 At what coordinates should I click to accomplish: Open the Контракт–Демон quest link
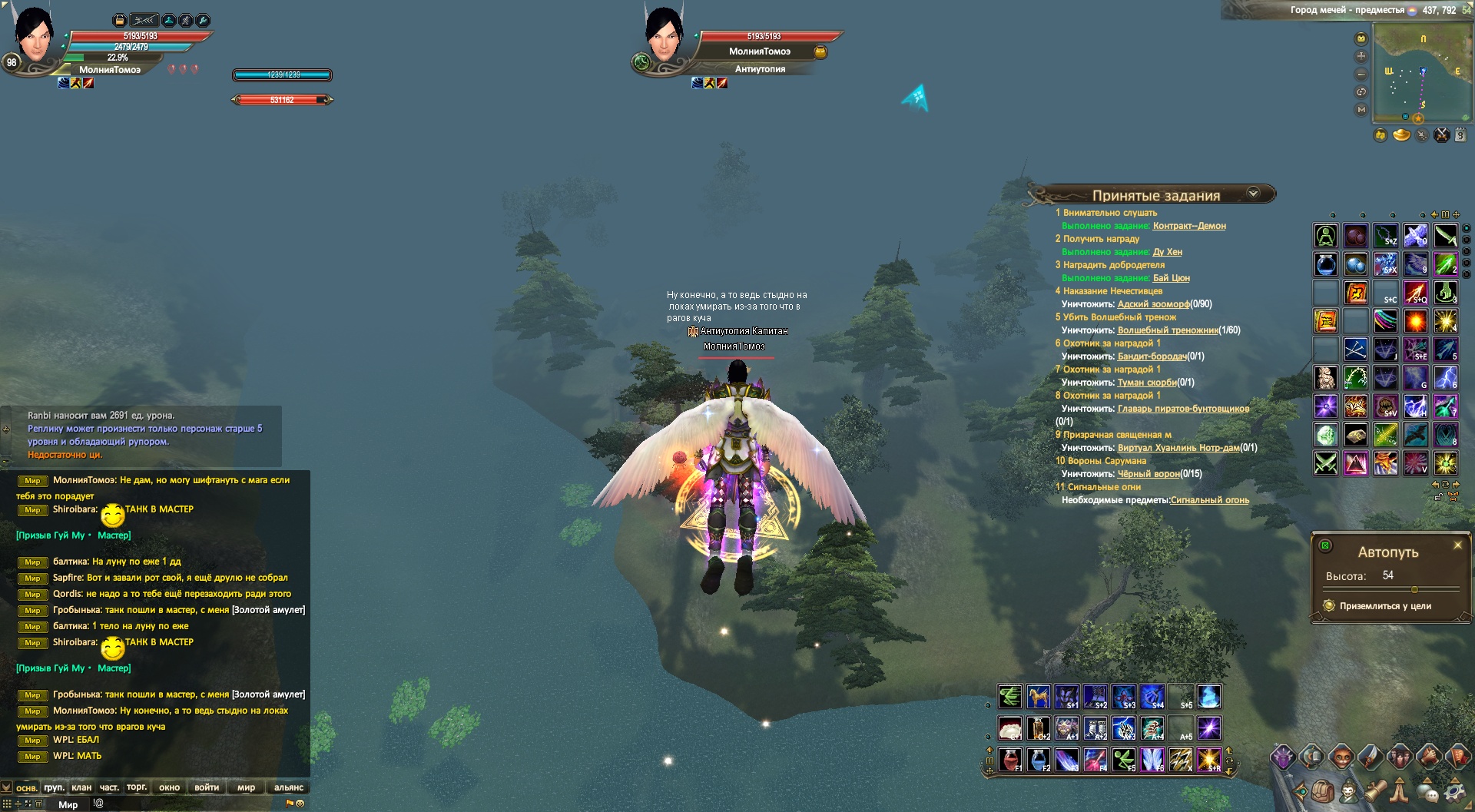(1188, 226)
